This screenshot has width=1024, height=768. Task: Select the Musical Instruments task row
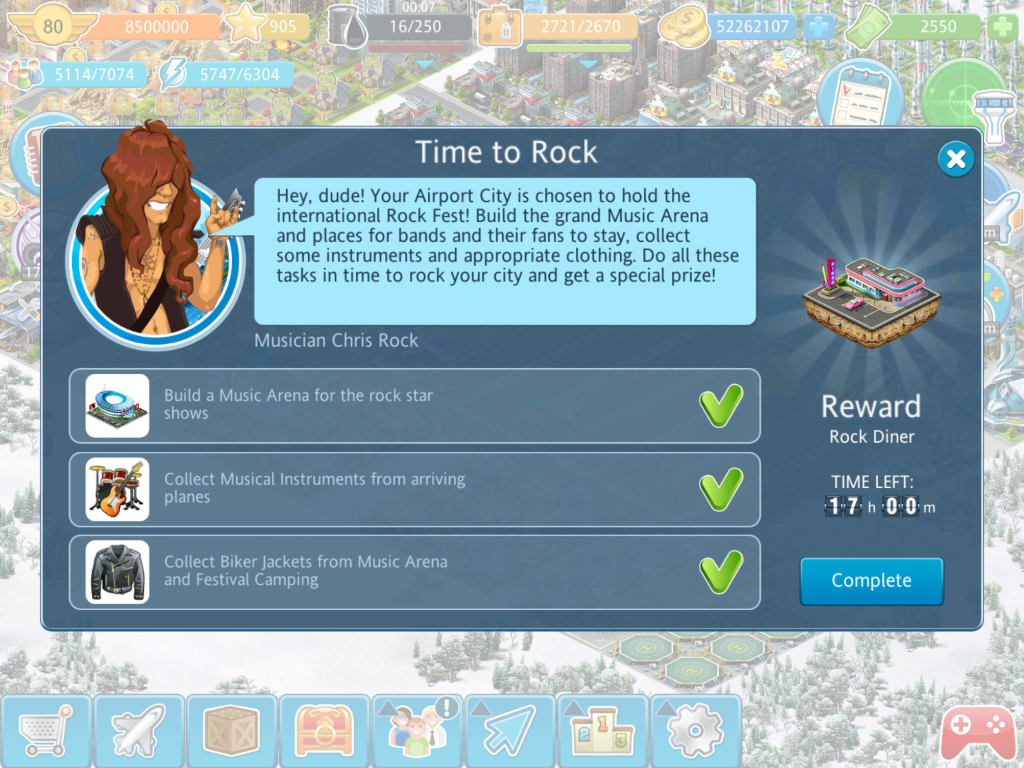[414, 489]
